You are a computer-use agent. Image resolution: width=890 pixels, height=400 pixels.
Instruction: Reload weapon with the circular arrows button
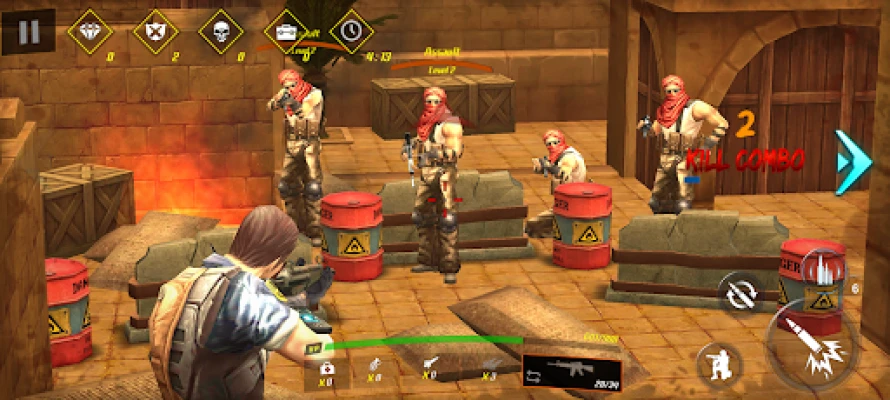(x=739, y=294)
